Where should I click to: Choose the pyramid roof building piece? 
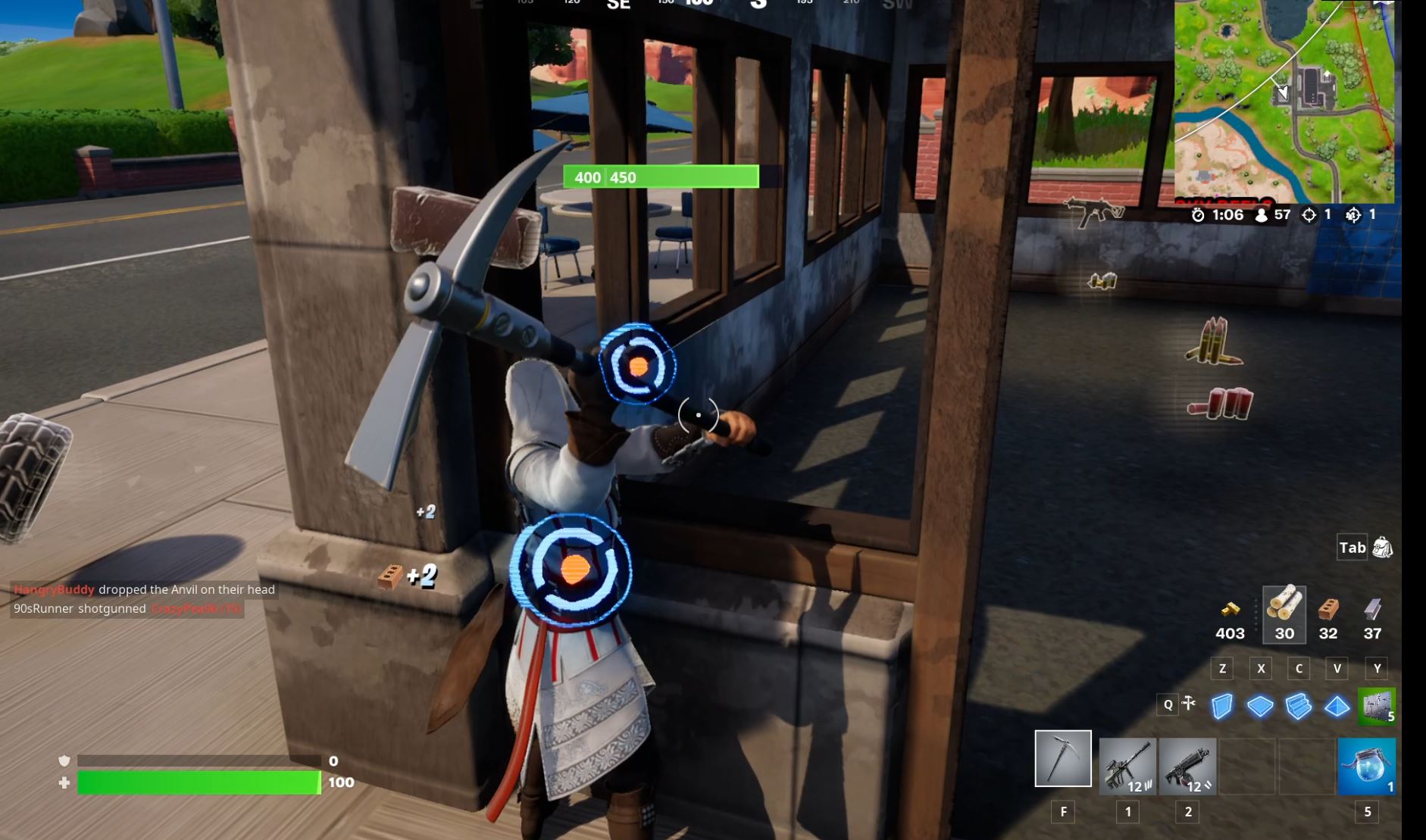coord(1337,706)
